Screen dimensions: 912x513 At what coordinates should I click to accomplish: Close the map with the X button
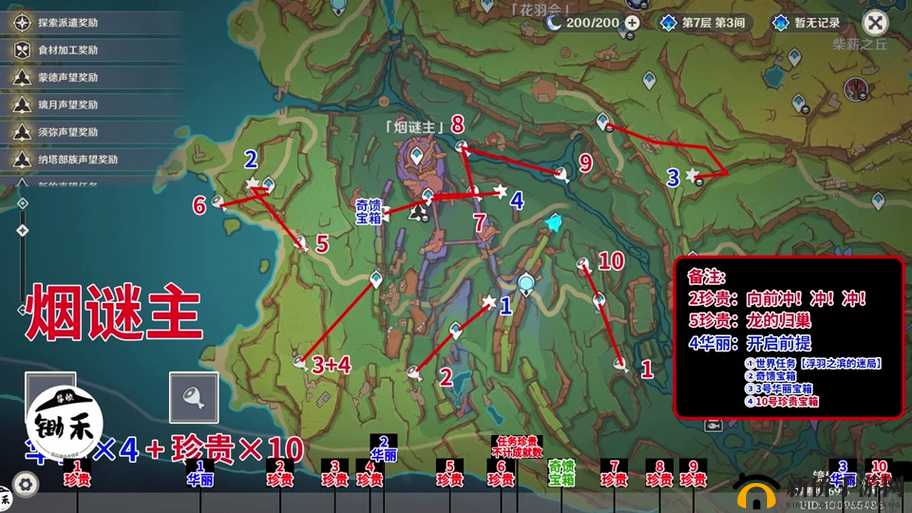875,22
